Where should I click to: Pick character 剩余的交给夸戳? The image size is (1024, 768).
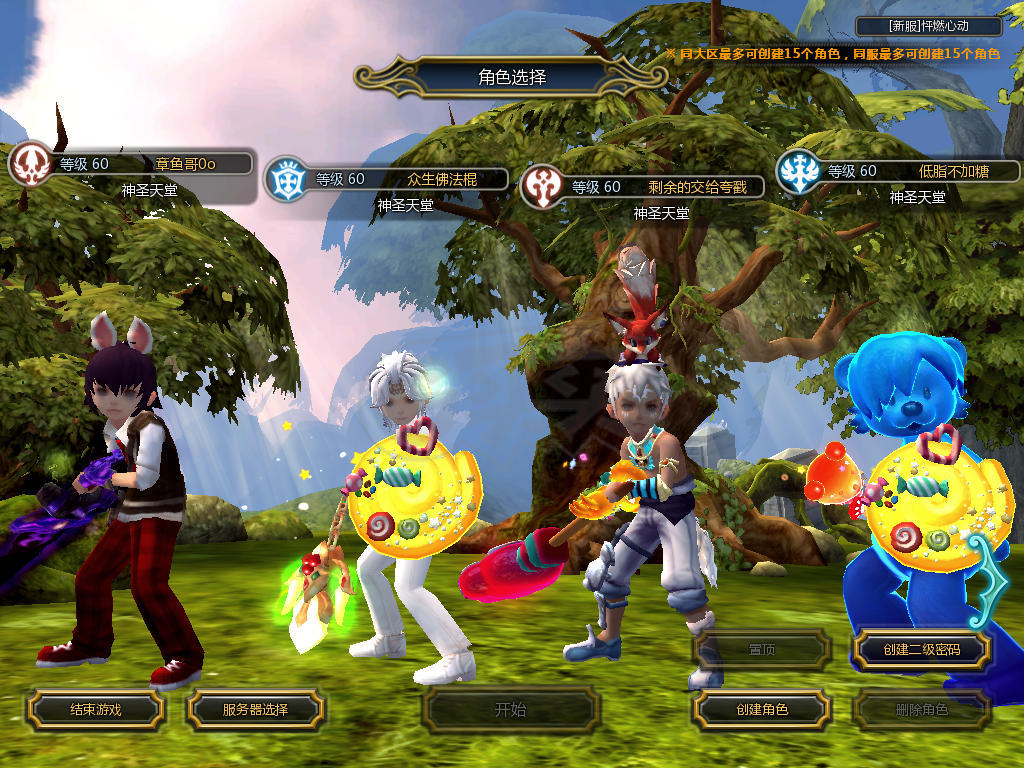coord(642,187)
